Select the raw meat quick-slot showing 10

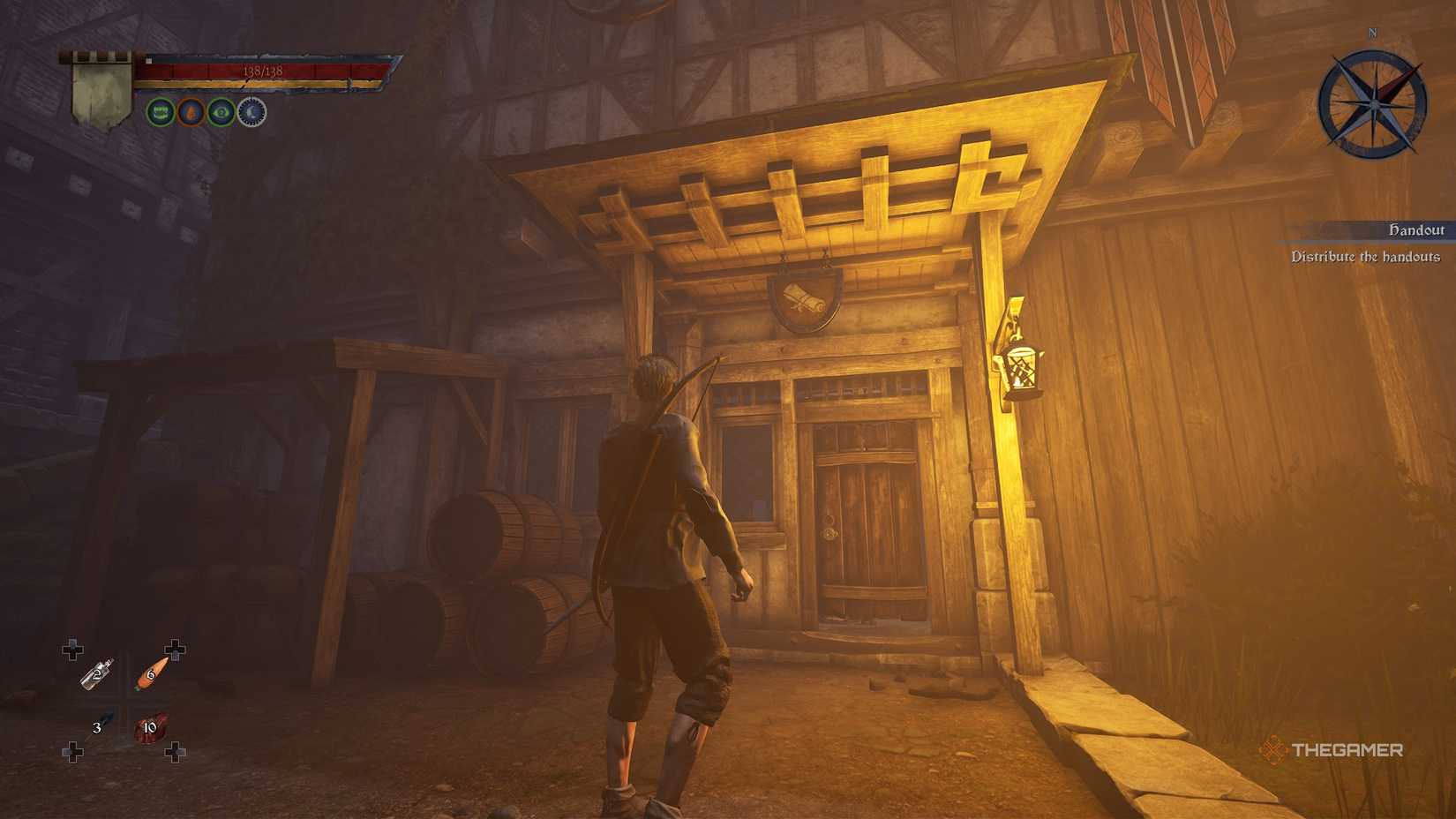(150, 727)
